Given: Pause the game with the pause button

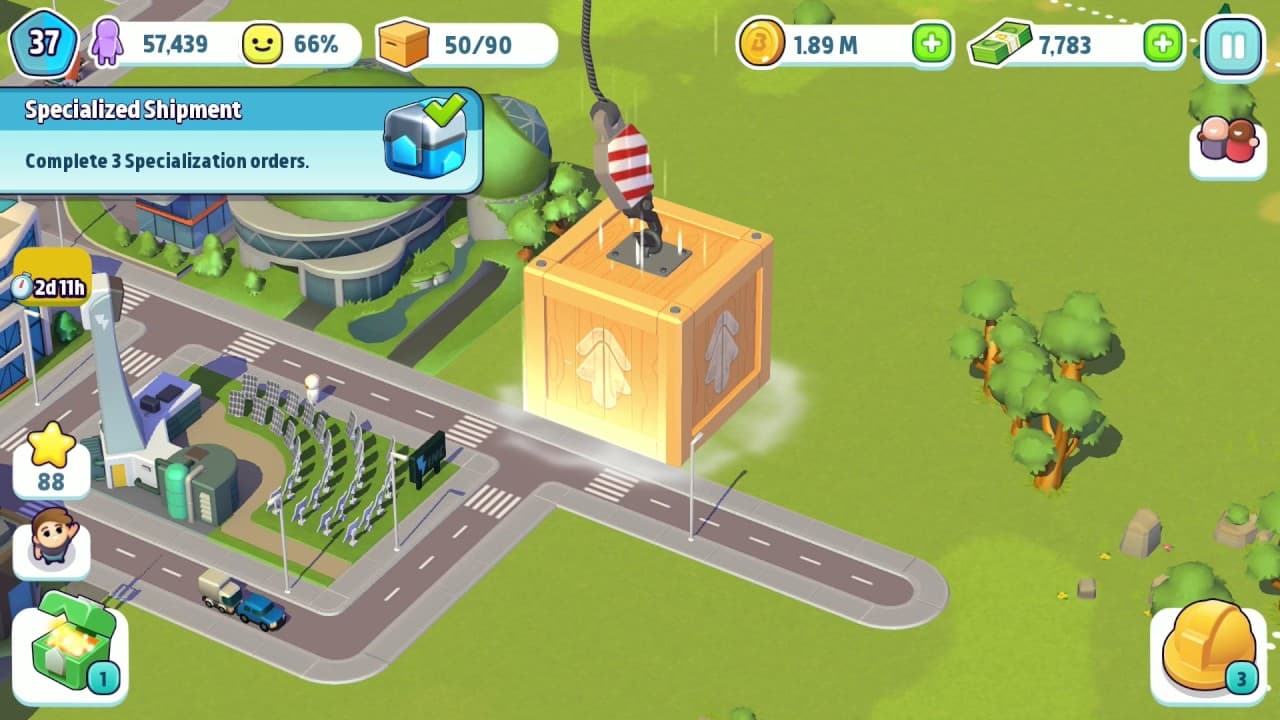Looking at the screenshot, I should [1232, 43].
